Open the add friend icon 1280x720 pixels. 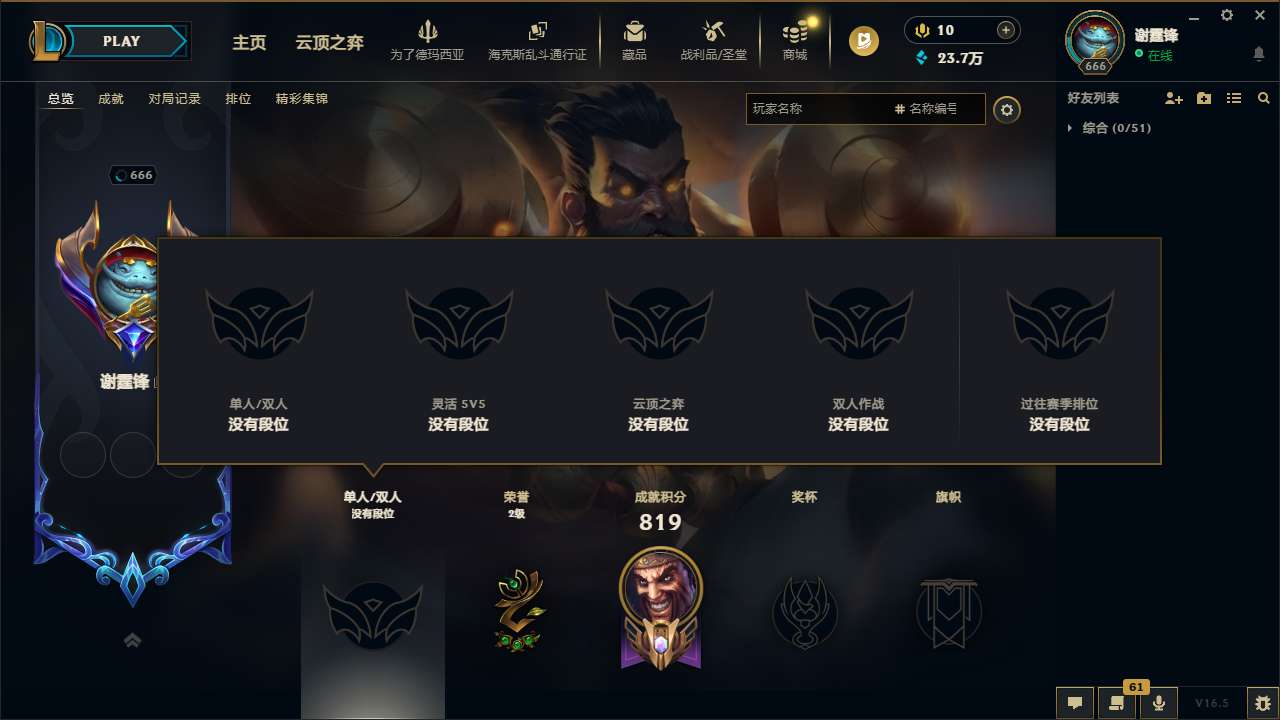[x=1172, y=98]
